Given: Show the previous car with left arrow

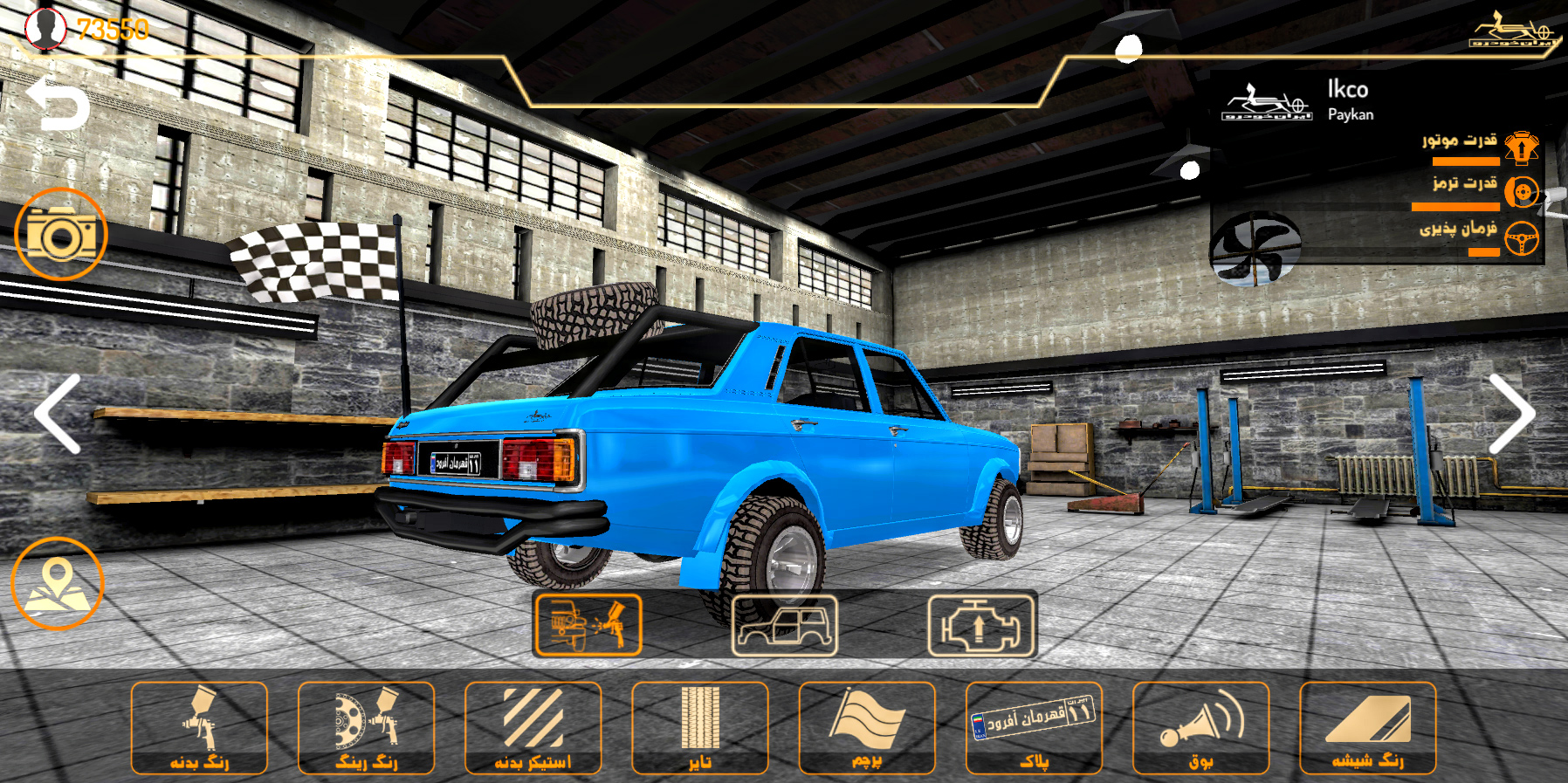Looking at the screenshot, I should pyautogui.click(x=58, y=414).
